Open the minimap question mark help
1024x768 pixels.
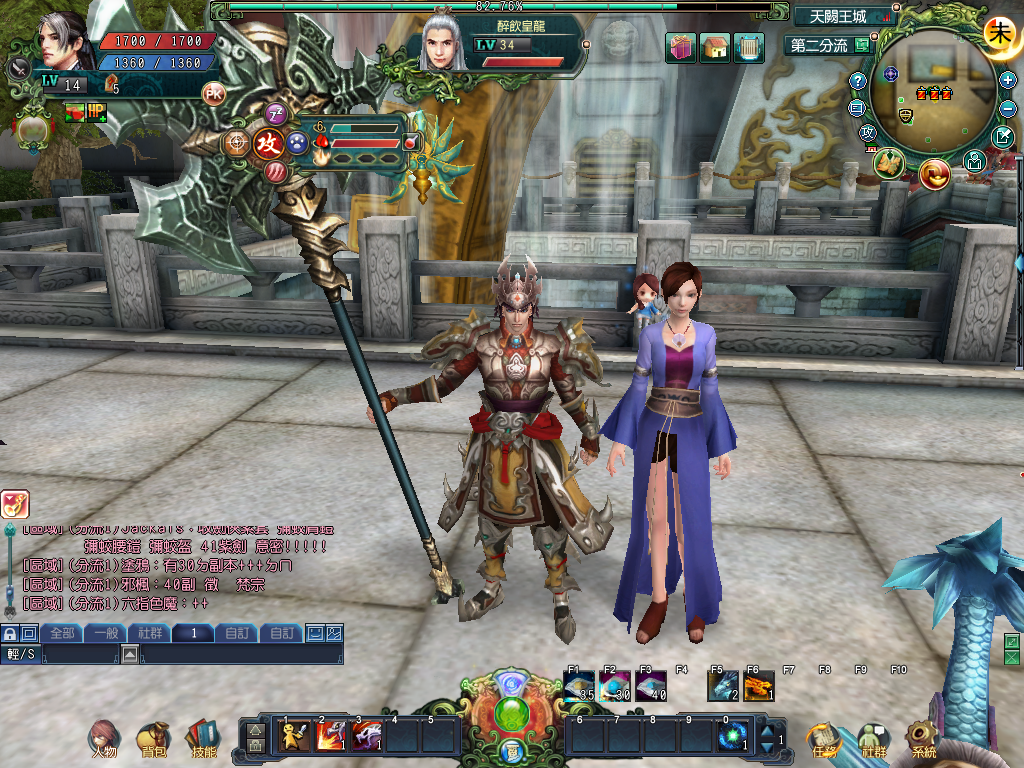point(857,80)
